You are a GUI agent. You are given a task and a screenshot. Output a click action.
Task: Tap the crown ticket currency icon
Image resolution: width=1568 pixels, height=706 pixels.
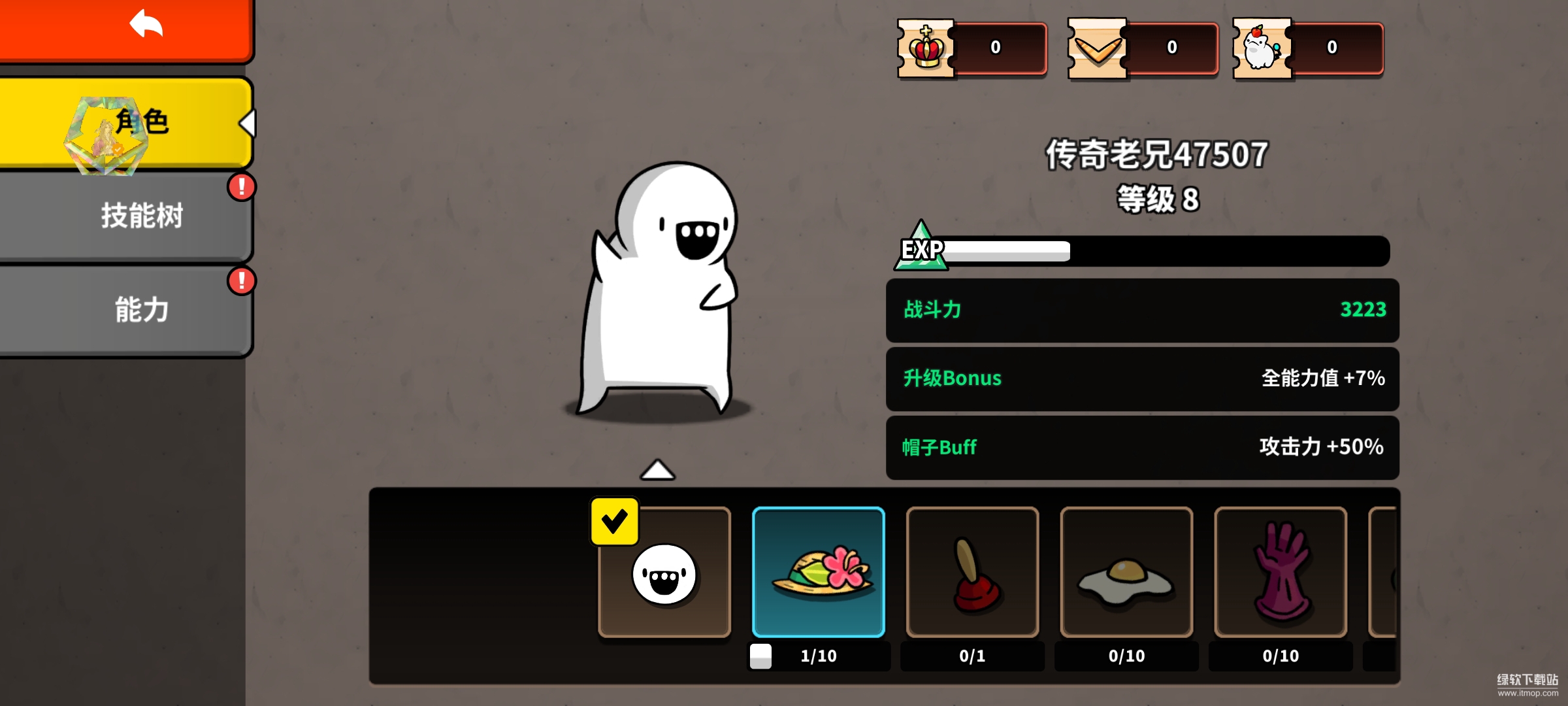(x=926, y=48)
